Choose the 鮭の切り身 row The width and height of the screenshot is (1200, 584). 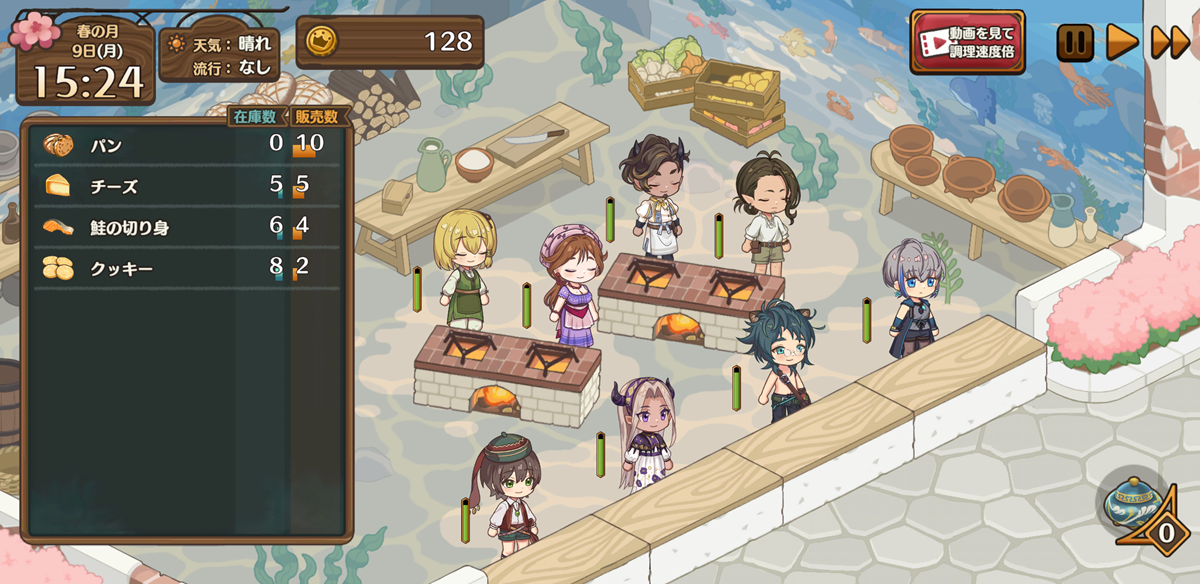click(185, 227)
